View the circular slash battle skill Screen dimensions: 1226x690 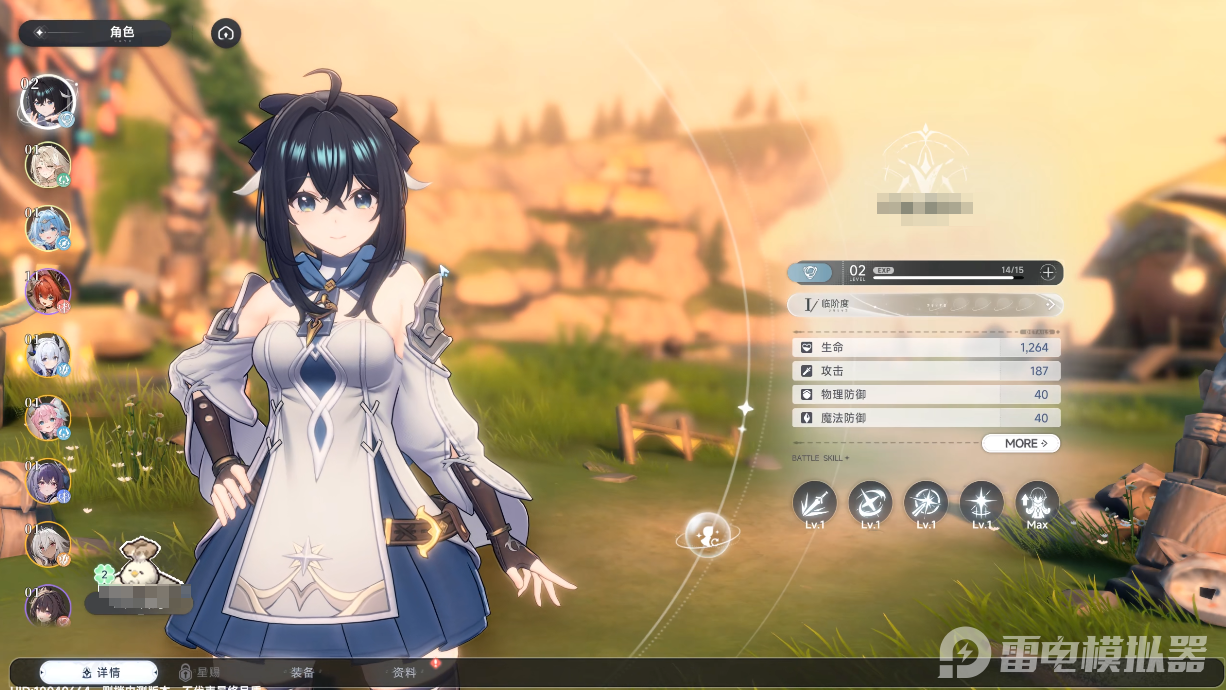tap(870, 502)
